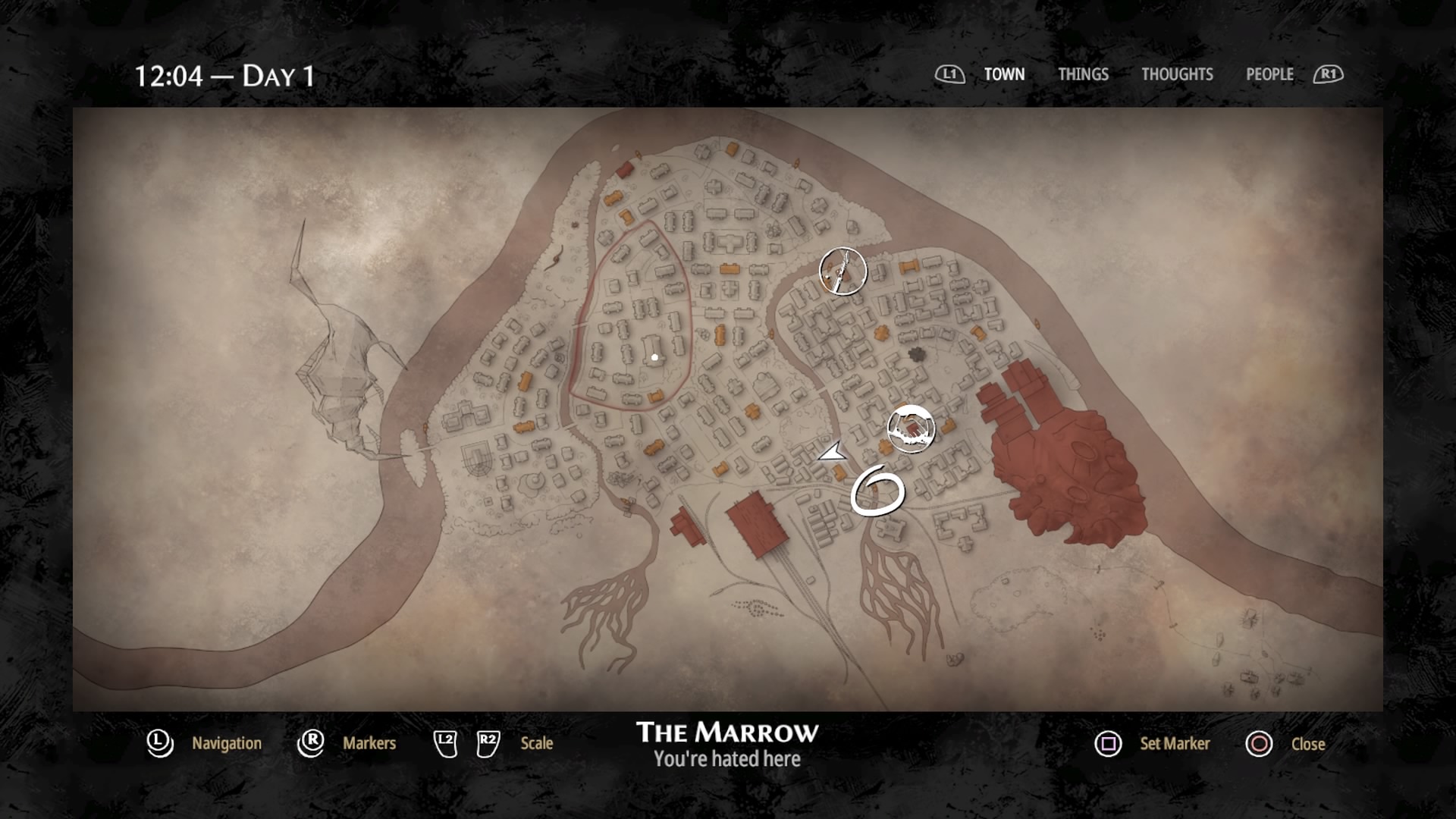Click the circle Close icon
This screenshot has height=819, width=1456.
pyautogui.click(x=1258, y=744)
